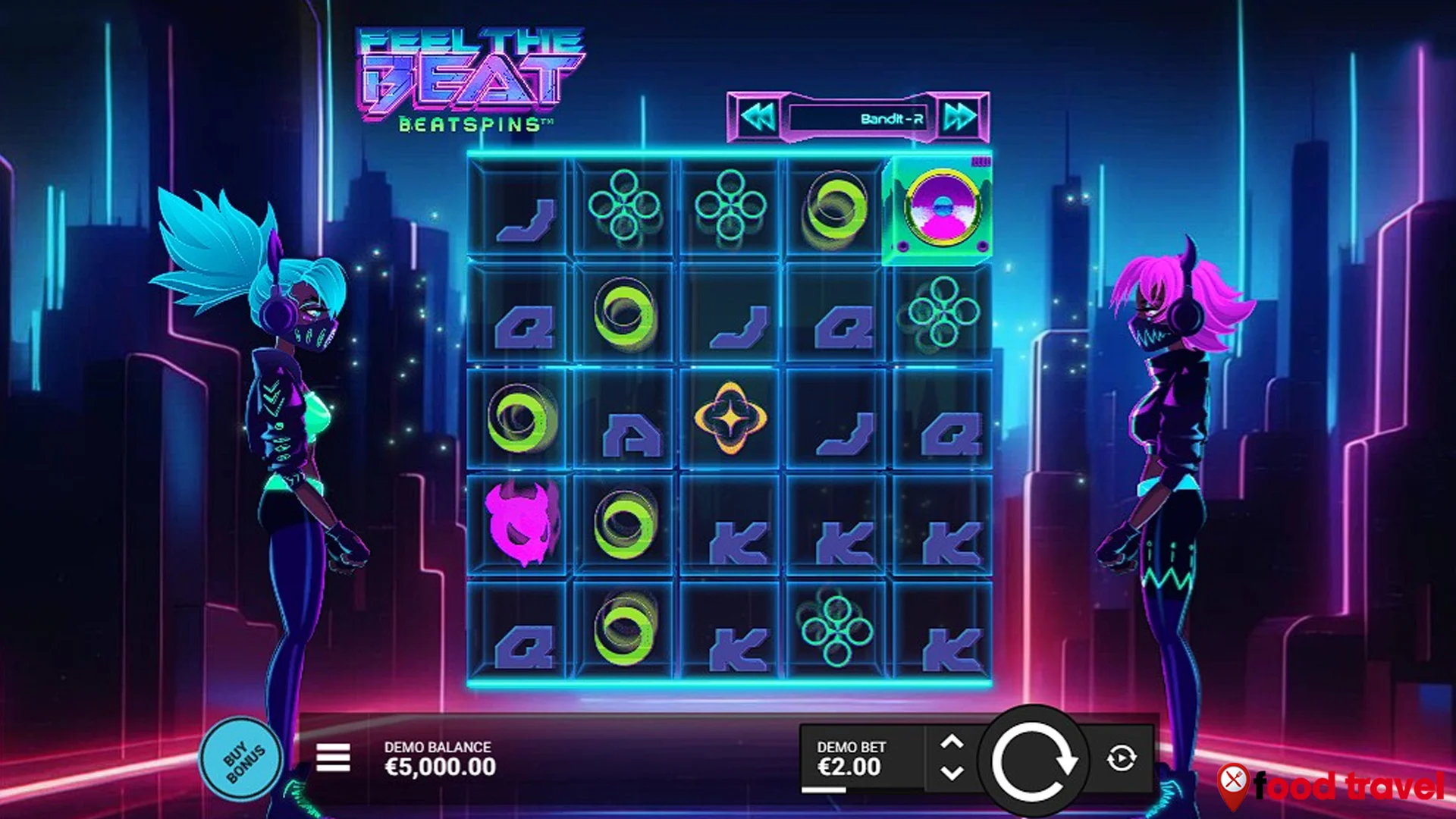This screenshot has width=1456, height=819.
Task: Open the Demo Bet panel
Action: pyautogui.click(x=849, y=755)
